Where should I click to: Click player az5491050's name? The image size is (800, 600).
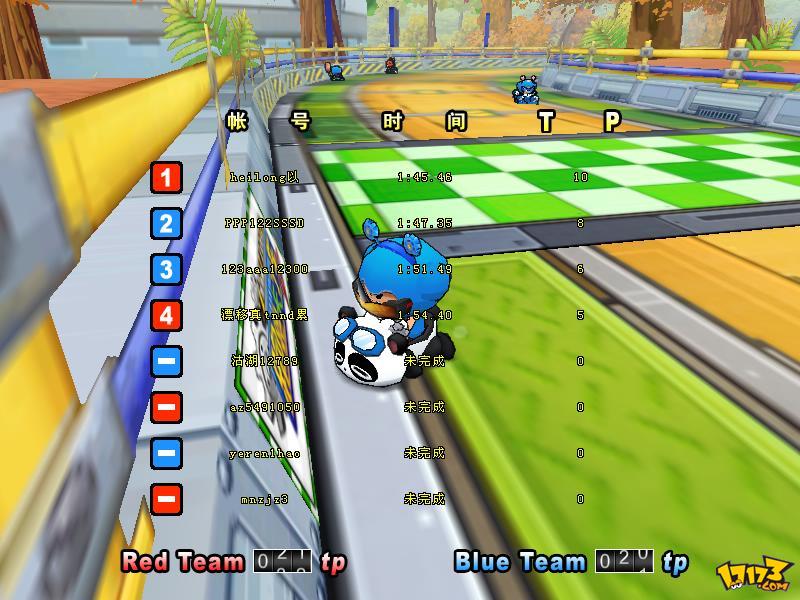[x=264, y=407]
